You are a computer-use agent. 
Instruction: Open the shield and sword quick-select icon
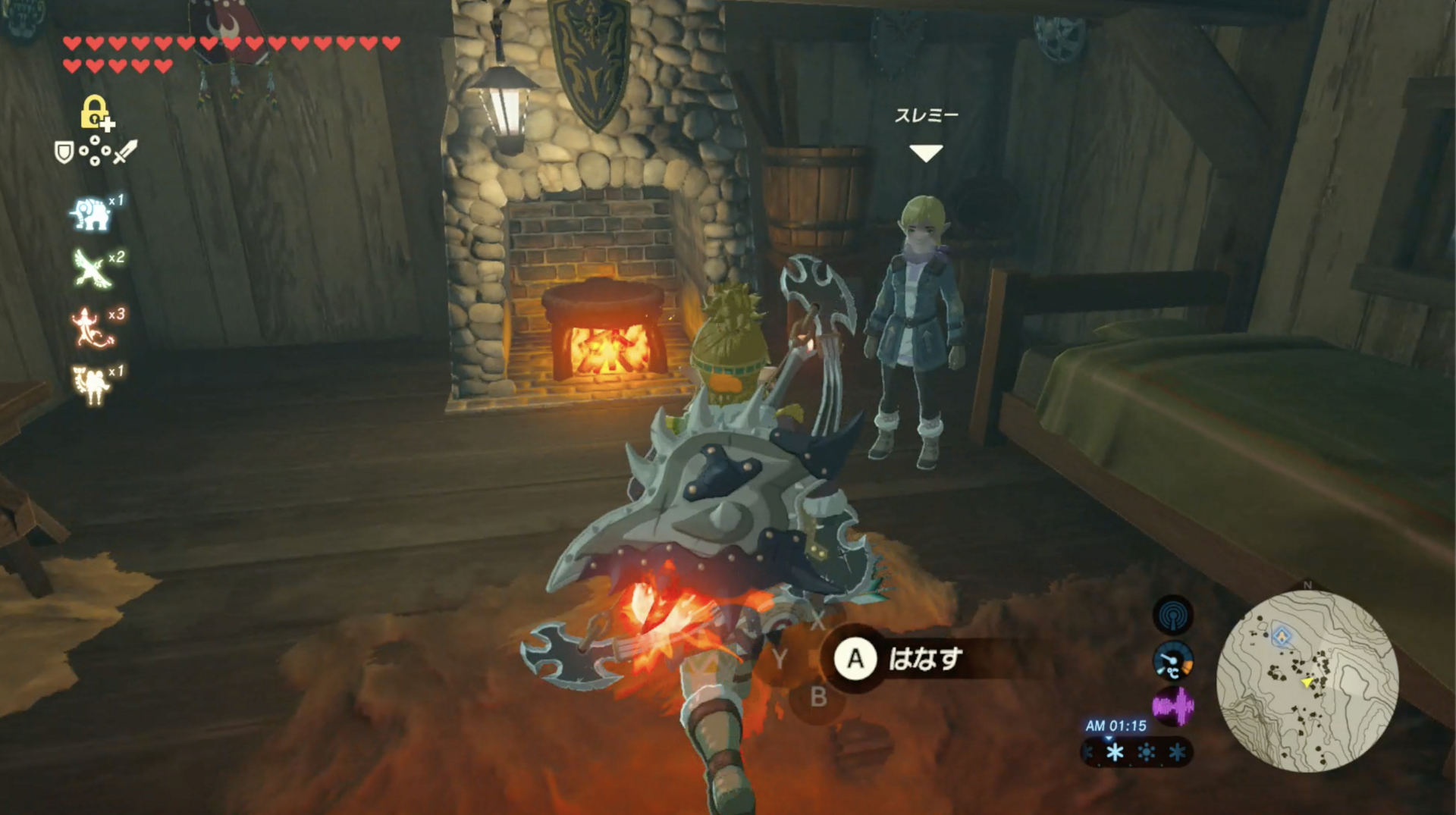(x=96, y=152)
